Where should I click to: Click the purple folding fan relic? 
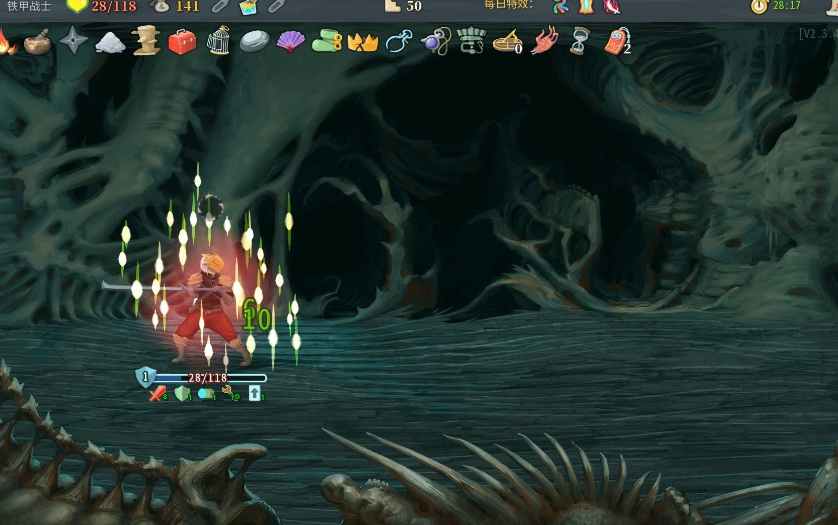290,42
